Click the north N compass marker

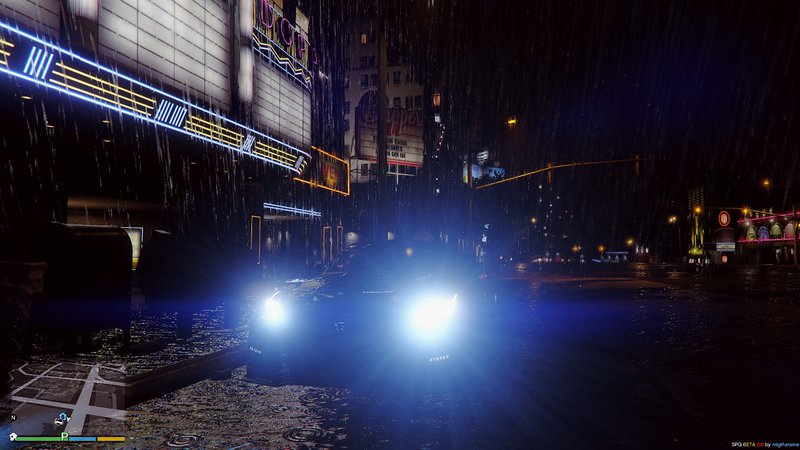click(x=13, y=417)
